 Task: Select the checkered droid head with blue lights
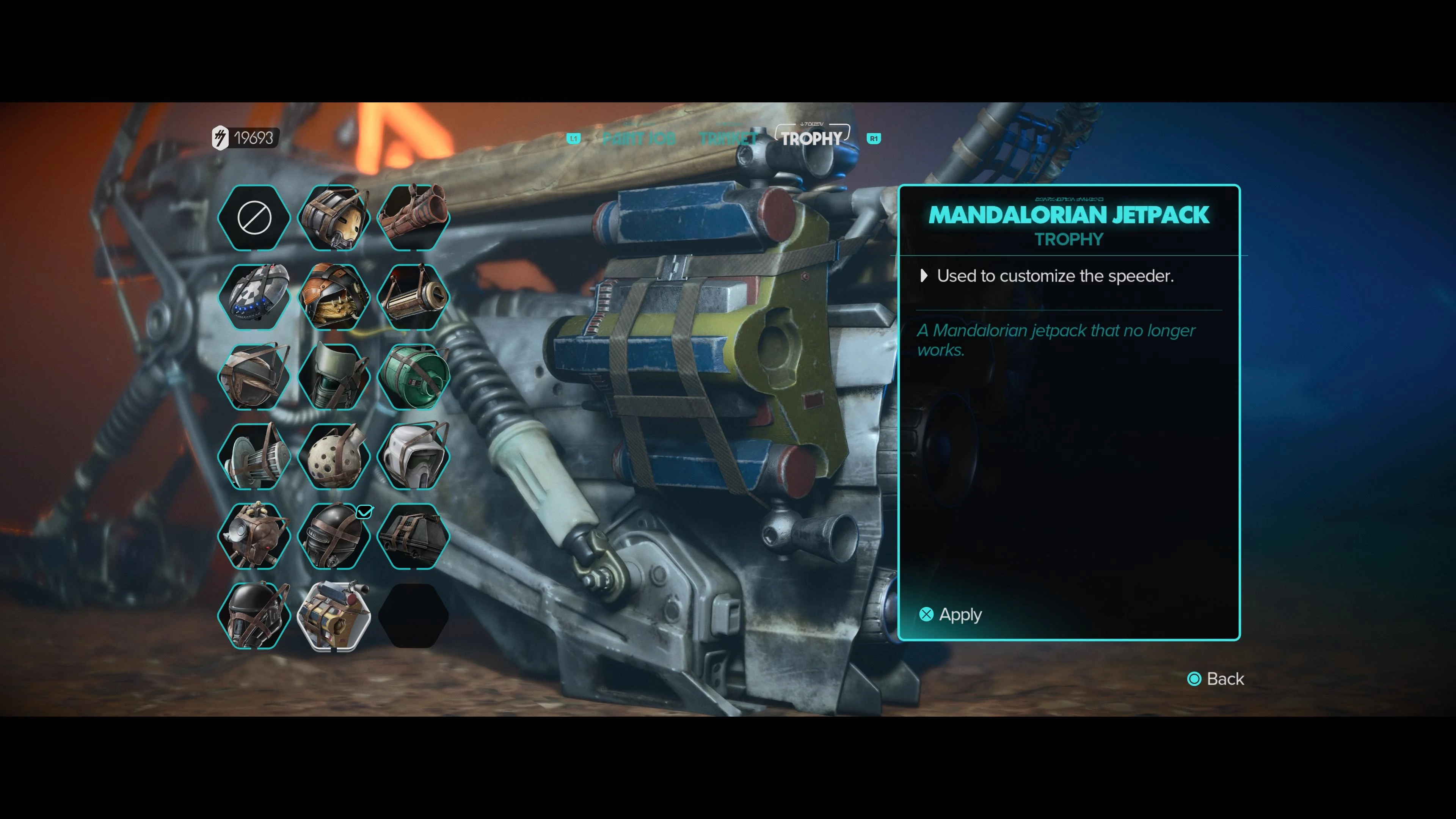[x=254, y=297]
